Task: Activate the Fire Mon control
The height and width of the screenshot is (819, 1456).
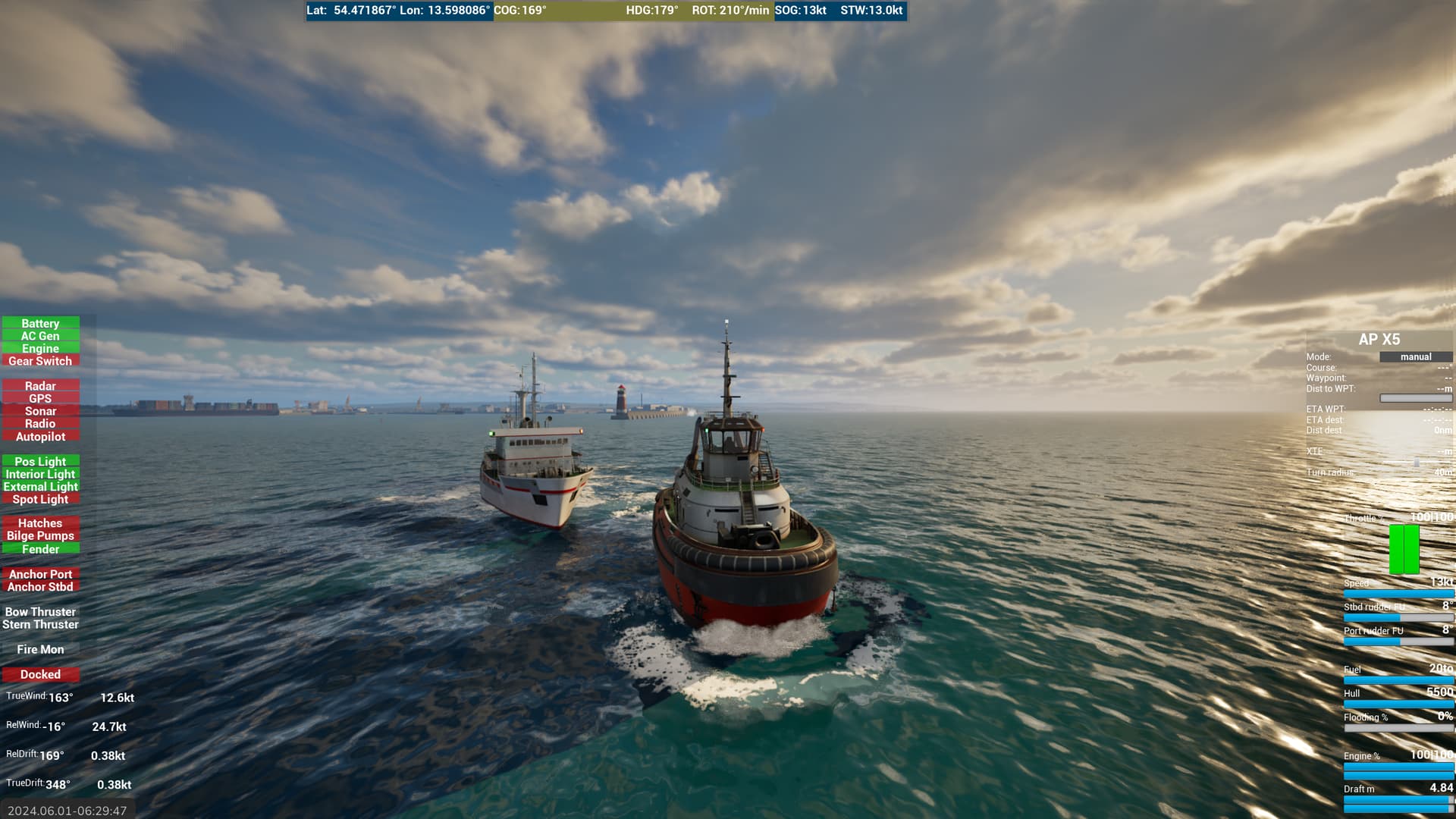Action: [x=40, y=649]
